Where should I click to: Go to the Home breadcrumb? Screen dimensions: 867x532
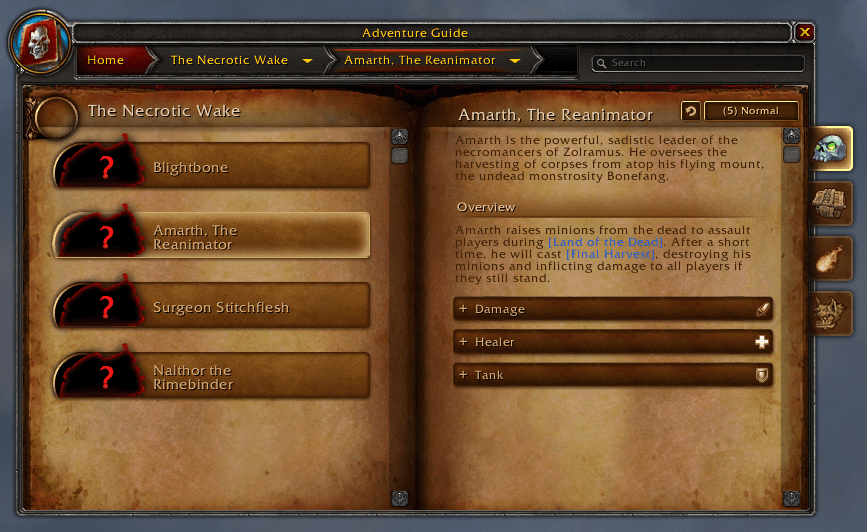point(106,60)
